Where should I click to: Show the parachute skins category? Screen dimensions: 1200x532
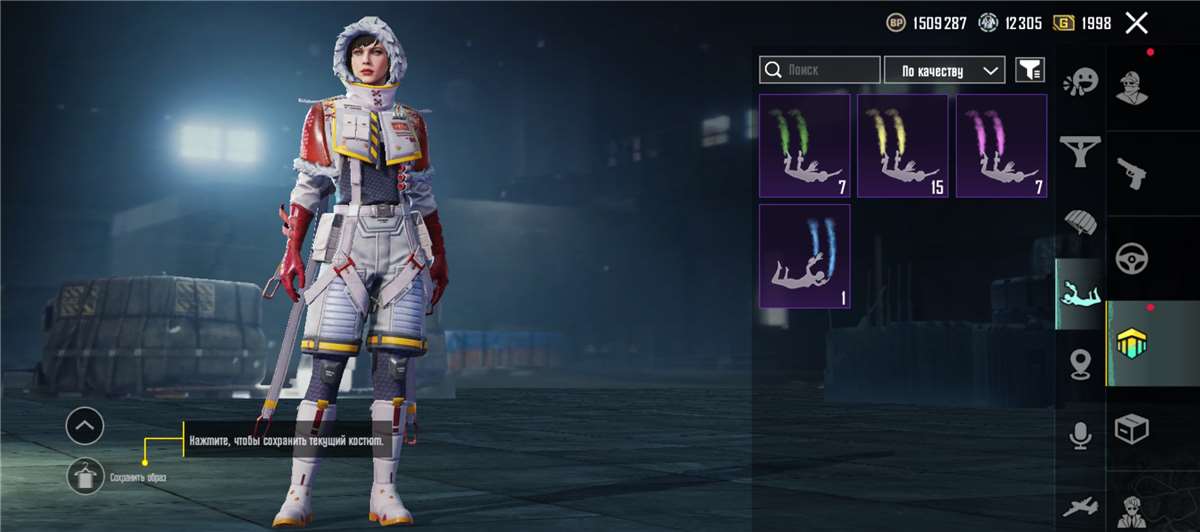pos(1080,222)
